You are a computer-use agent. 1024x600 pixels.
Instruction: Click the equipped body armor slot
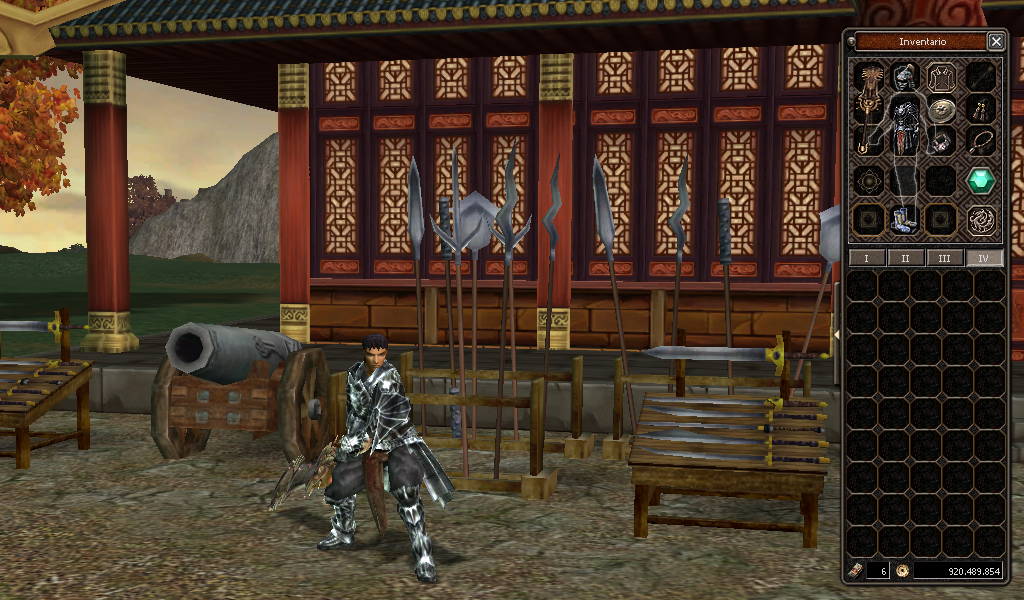905,125
